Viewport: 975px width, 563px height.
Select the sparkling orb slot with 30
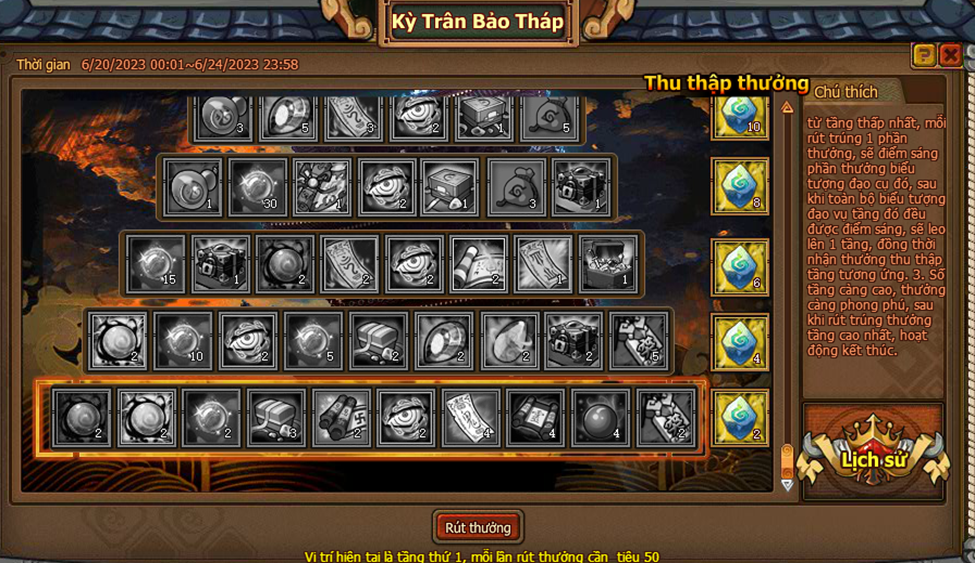(x=258, y=187)
